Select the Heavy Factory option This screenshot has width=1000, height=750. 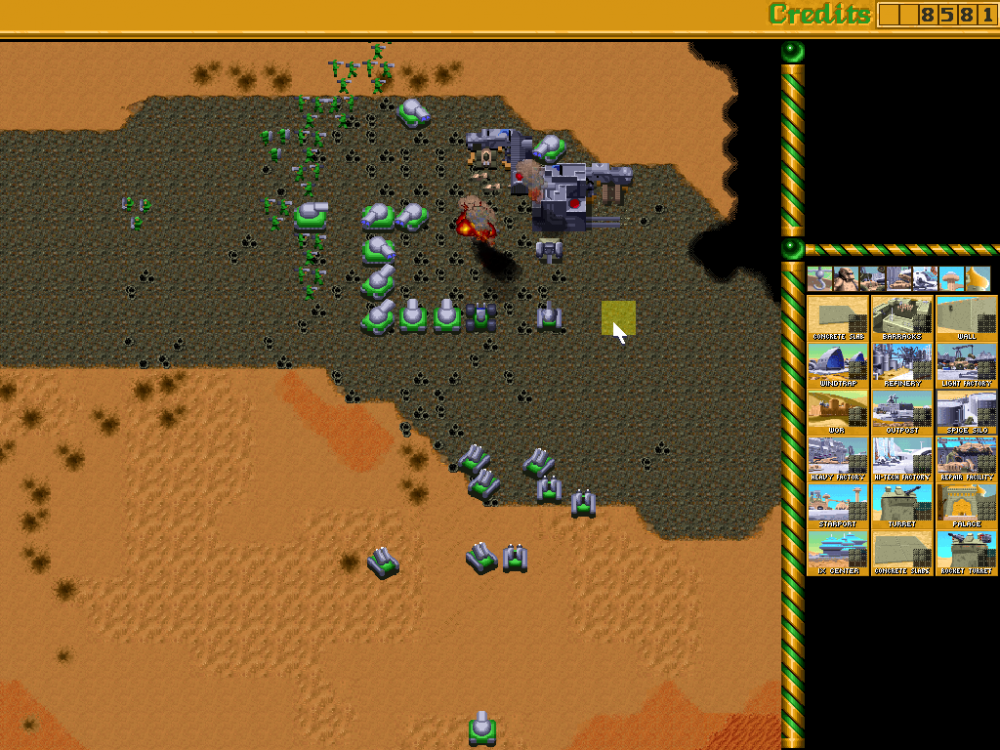coord(838,459)
